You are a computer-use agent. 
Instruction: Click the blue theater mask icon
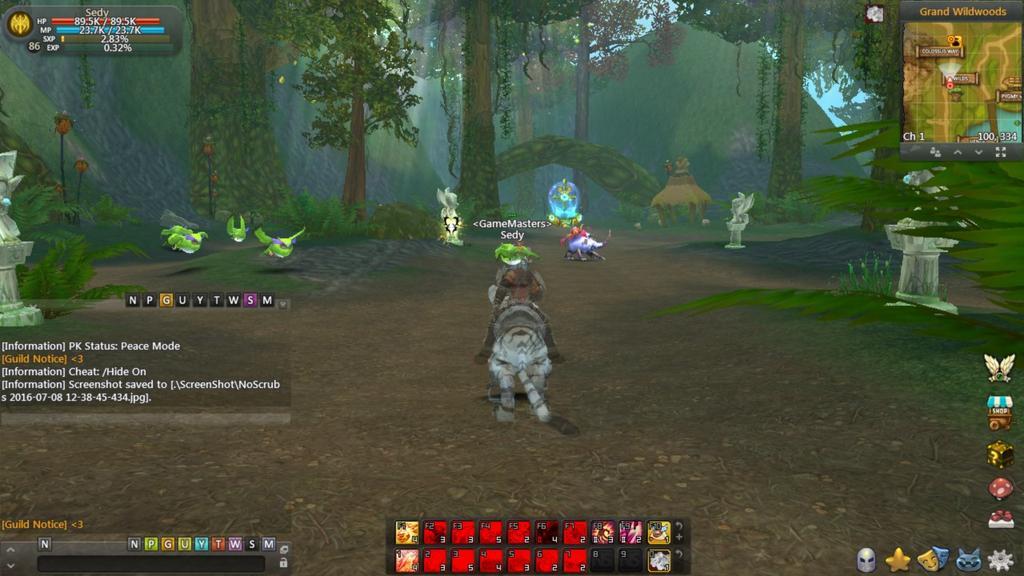click(932, 560)
